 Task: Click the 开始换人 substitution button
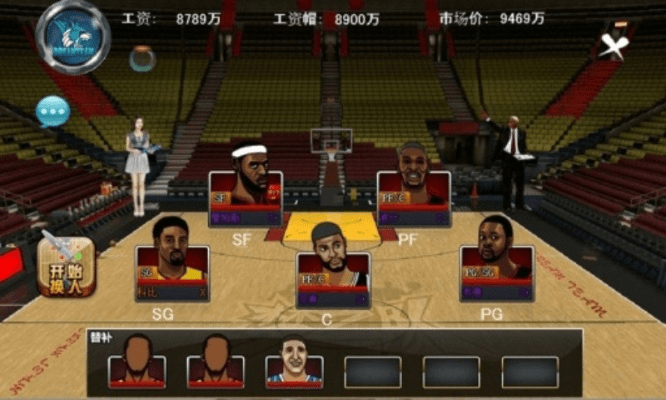(x=65, y=266)
